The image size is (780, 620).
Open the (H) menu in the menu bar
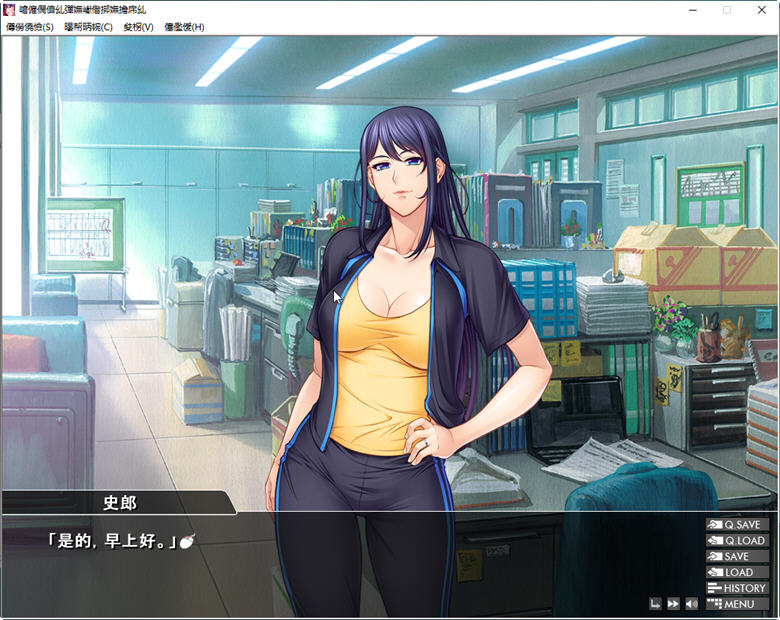(184, 27)
